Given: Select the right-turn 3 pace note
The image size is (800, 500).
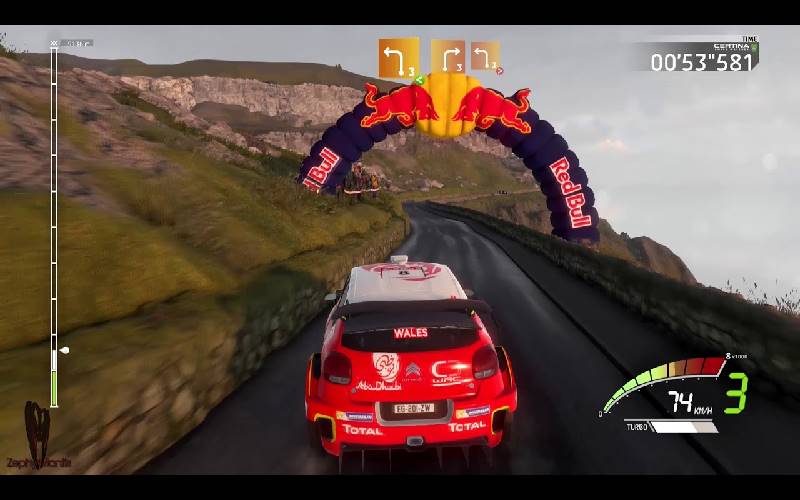Looking at the screenshot, I should click(x=448, y=56).
